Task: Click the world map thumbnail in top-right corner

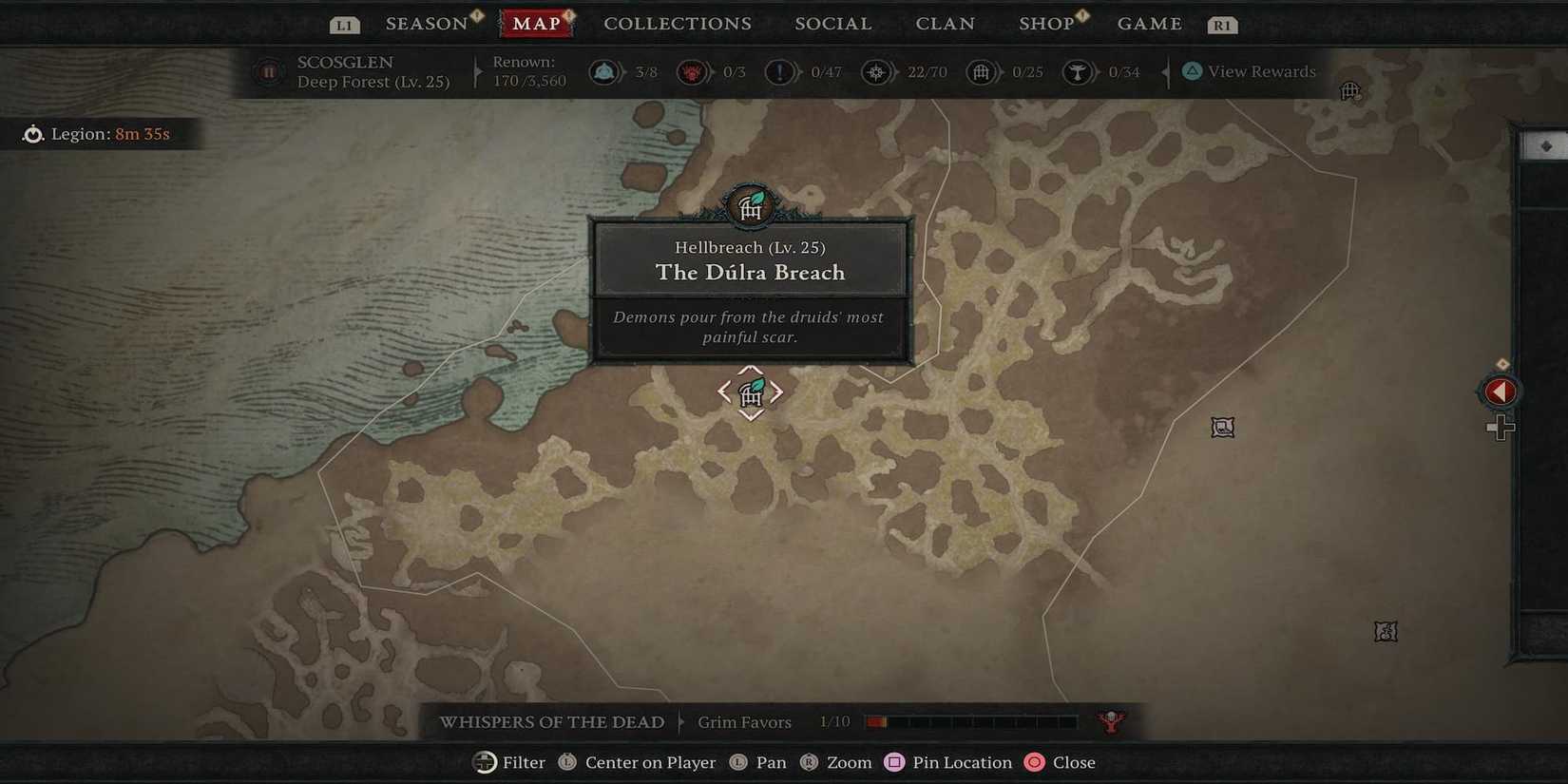Action: pos(1544,144)
